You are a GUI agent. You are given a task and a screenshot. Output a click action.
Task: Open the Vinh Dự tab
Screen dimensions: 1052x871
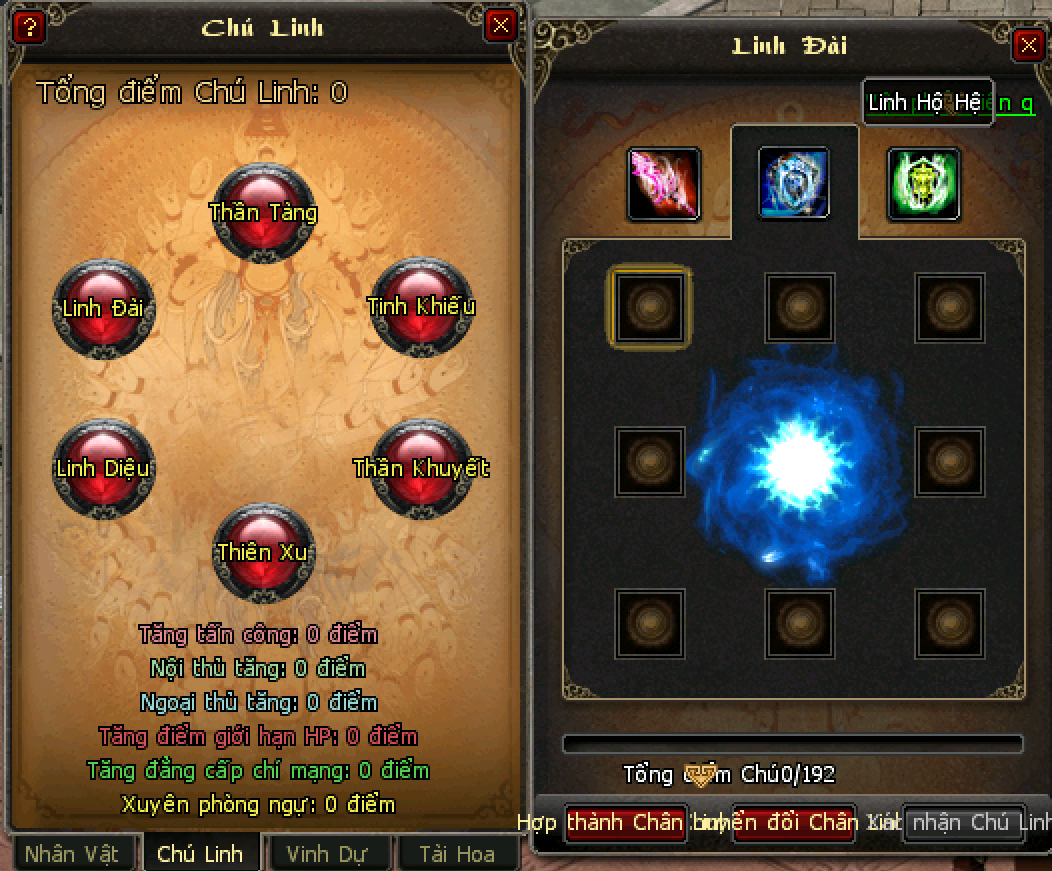click(327, 854)
